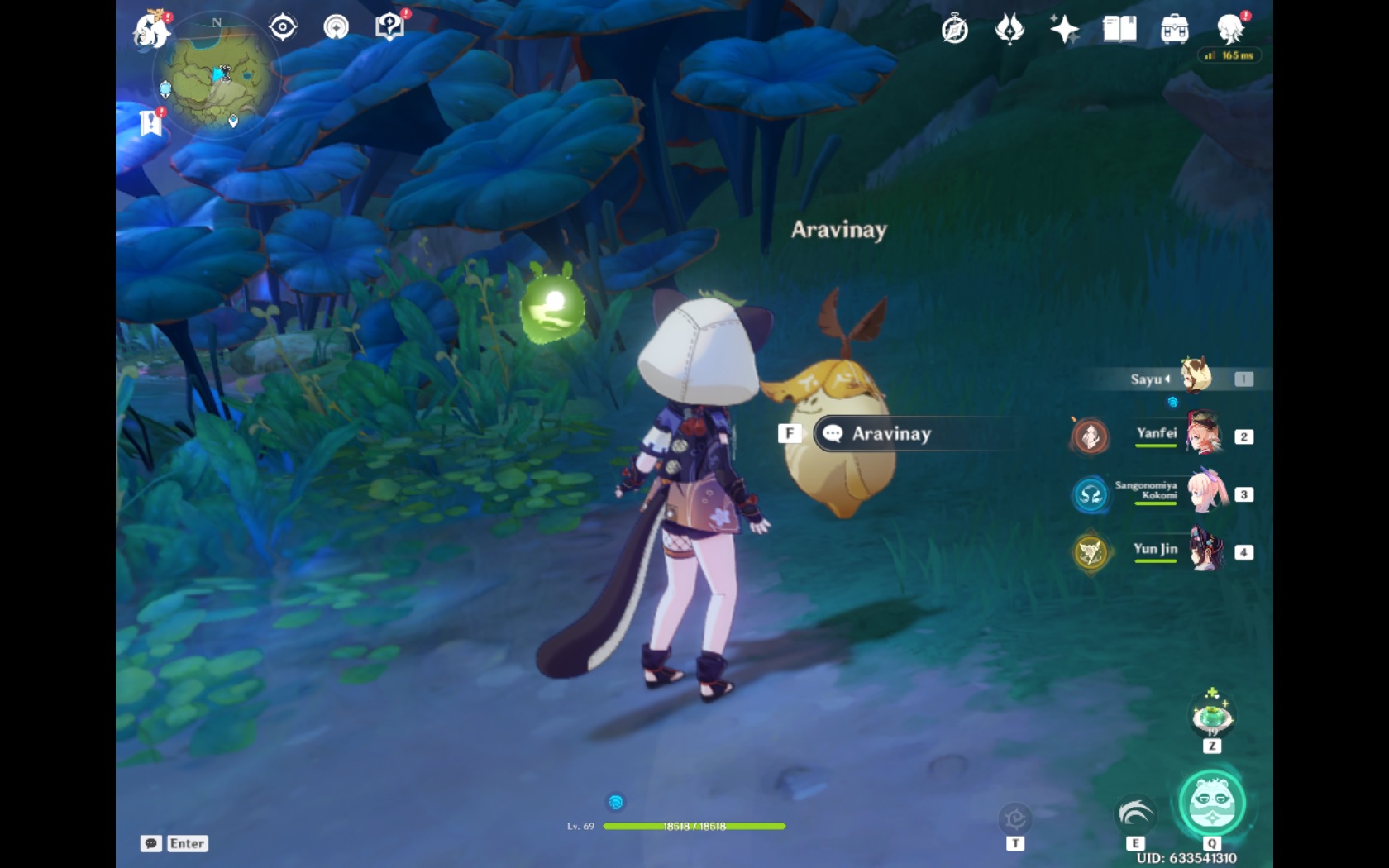Open the Inventory backpack
1389x868 pixels.
(1174, 29)
